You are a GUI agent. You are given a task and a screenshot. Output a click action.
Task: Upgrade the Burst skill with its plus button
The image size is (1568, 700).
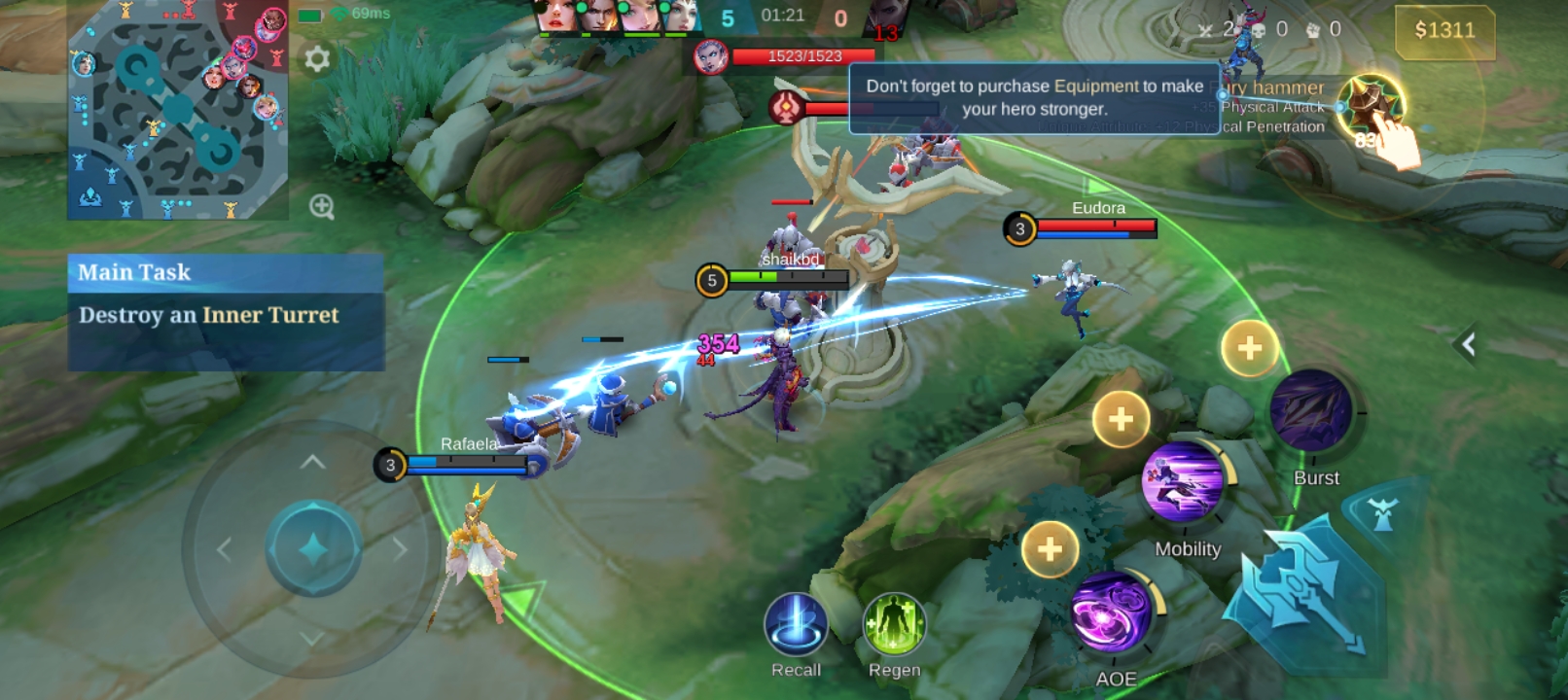pyautogui.click(x=1250, y=347)
